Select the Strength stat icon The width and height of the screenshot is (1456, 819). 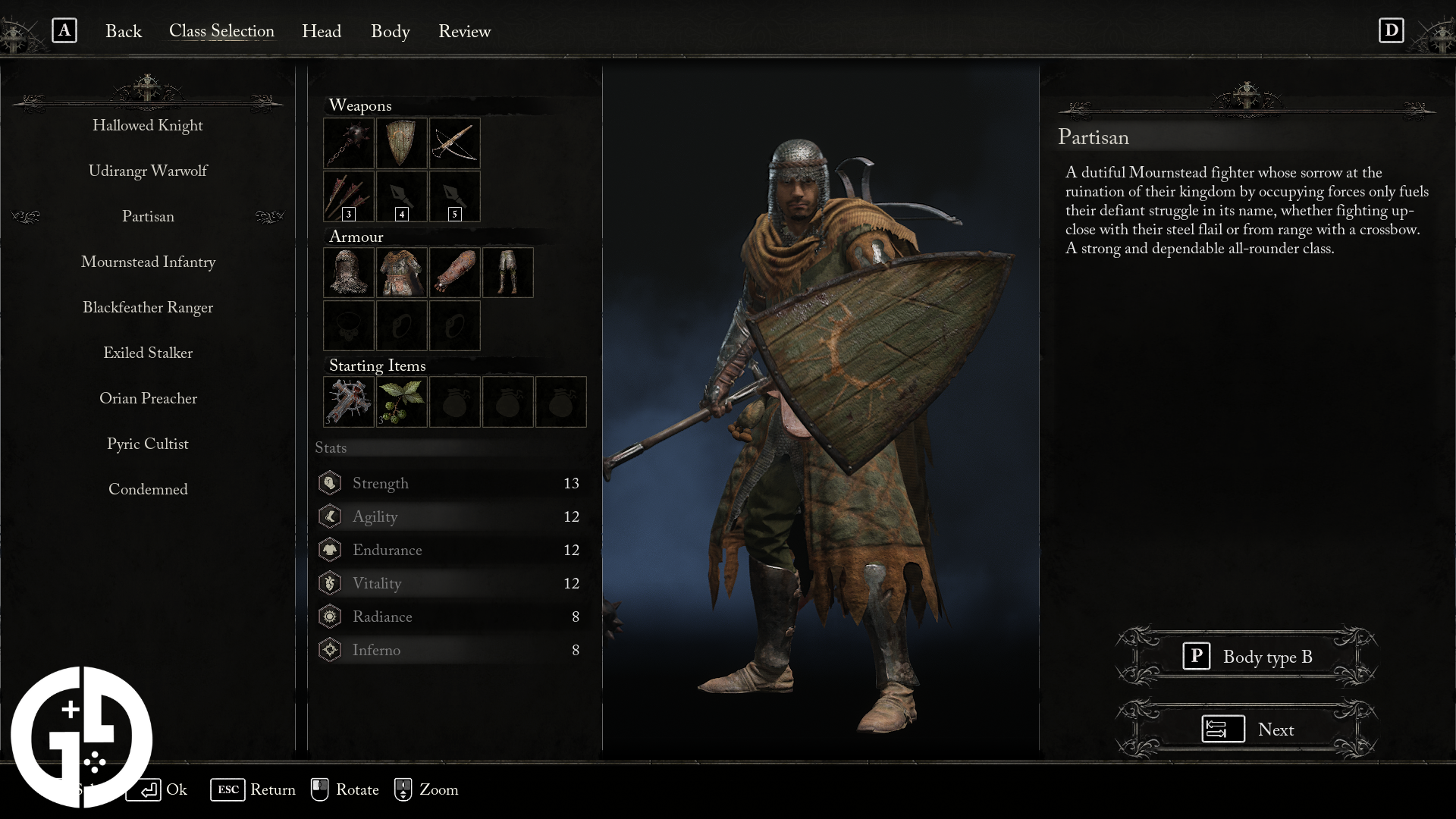point(329,482)
